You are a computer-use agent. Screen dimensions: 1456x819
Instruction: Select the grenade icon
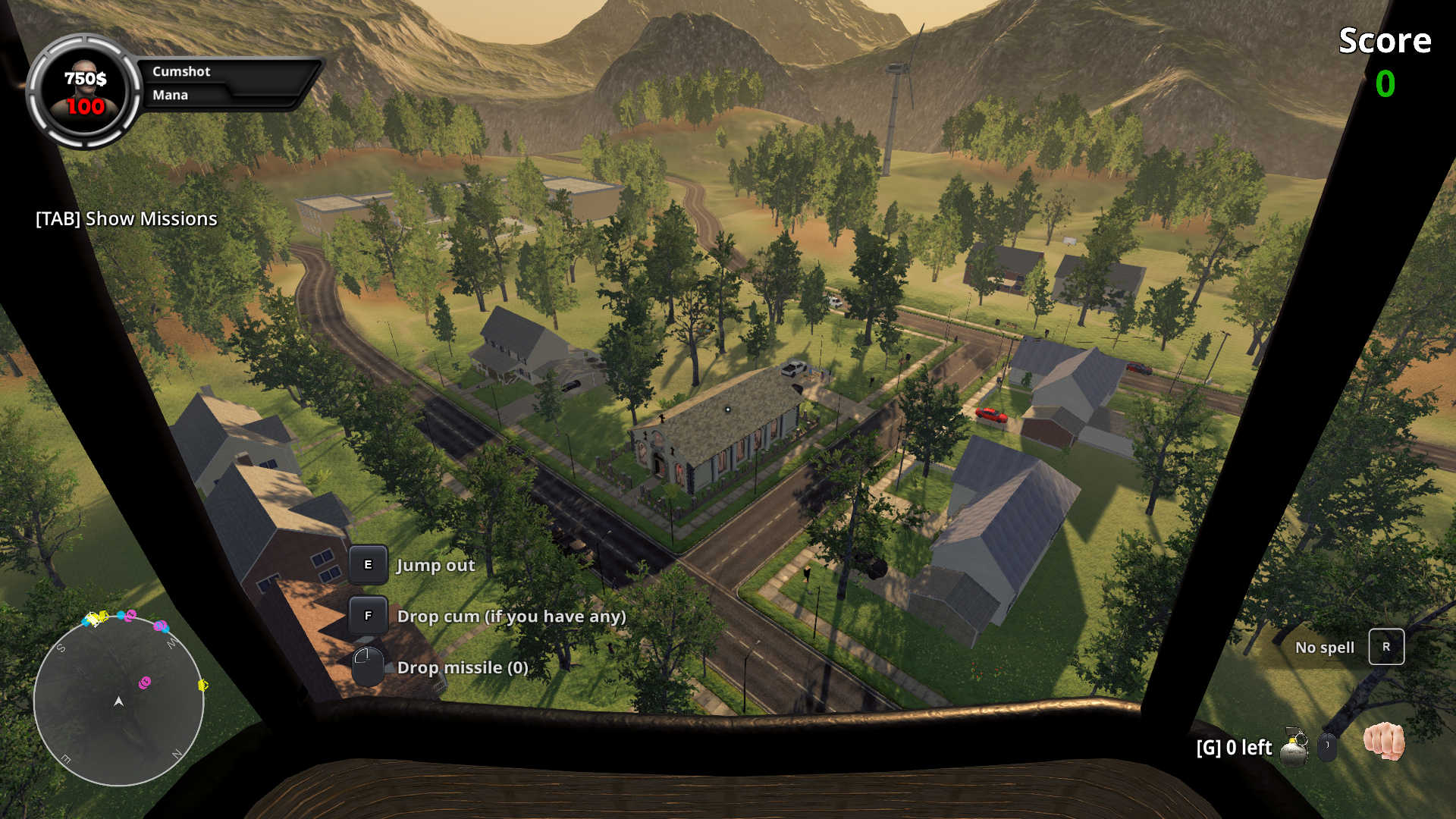1294,747
